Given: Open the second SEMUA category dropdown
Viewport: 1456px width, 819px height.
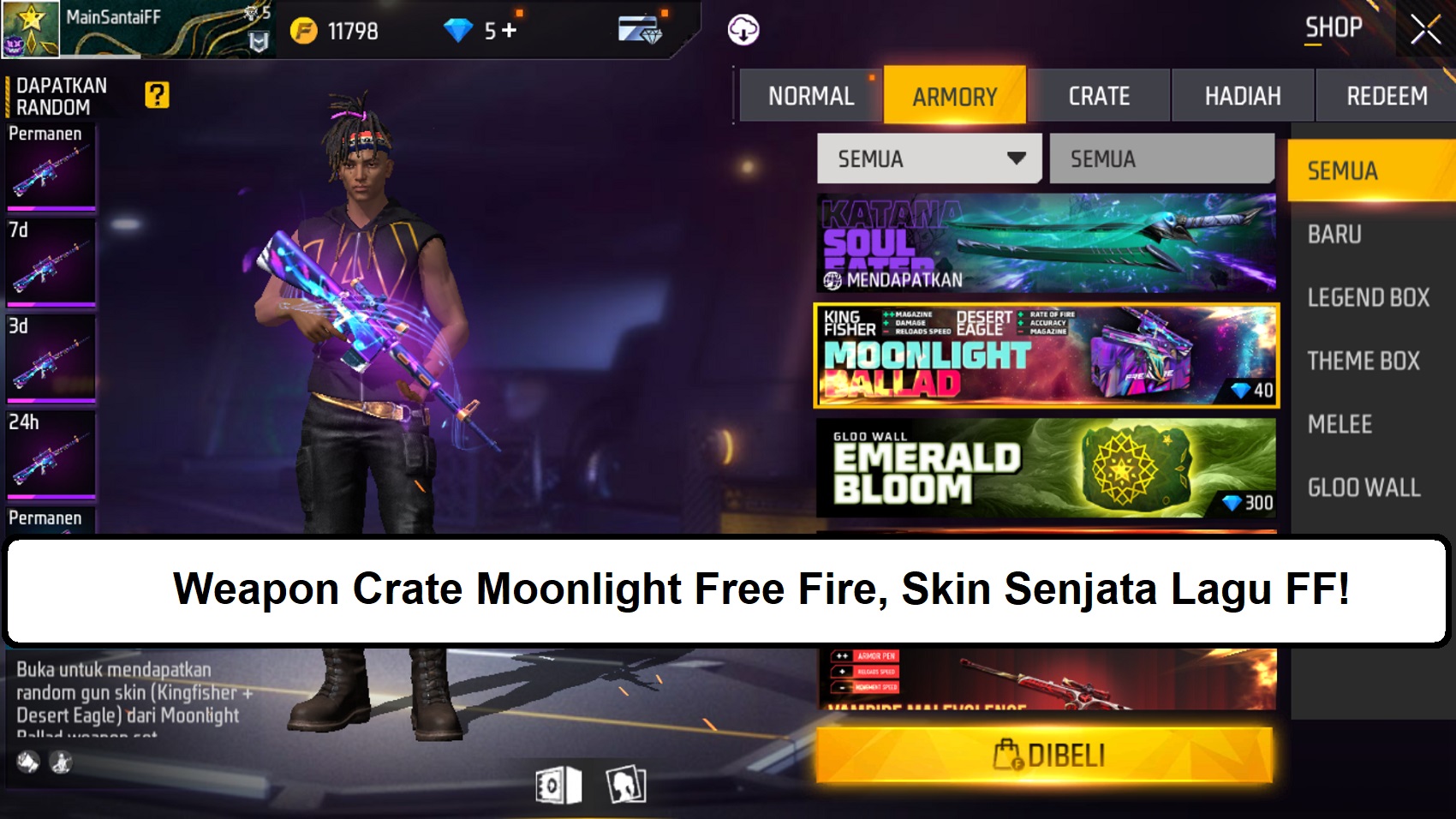Looking at the screenshot, I should 1161,158.
